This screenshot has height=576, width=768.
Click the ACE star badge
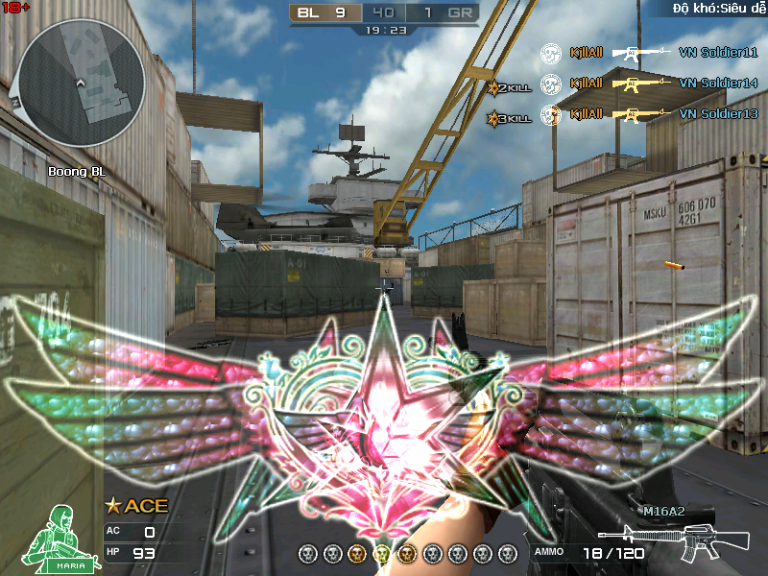click(137, 506)
